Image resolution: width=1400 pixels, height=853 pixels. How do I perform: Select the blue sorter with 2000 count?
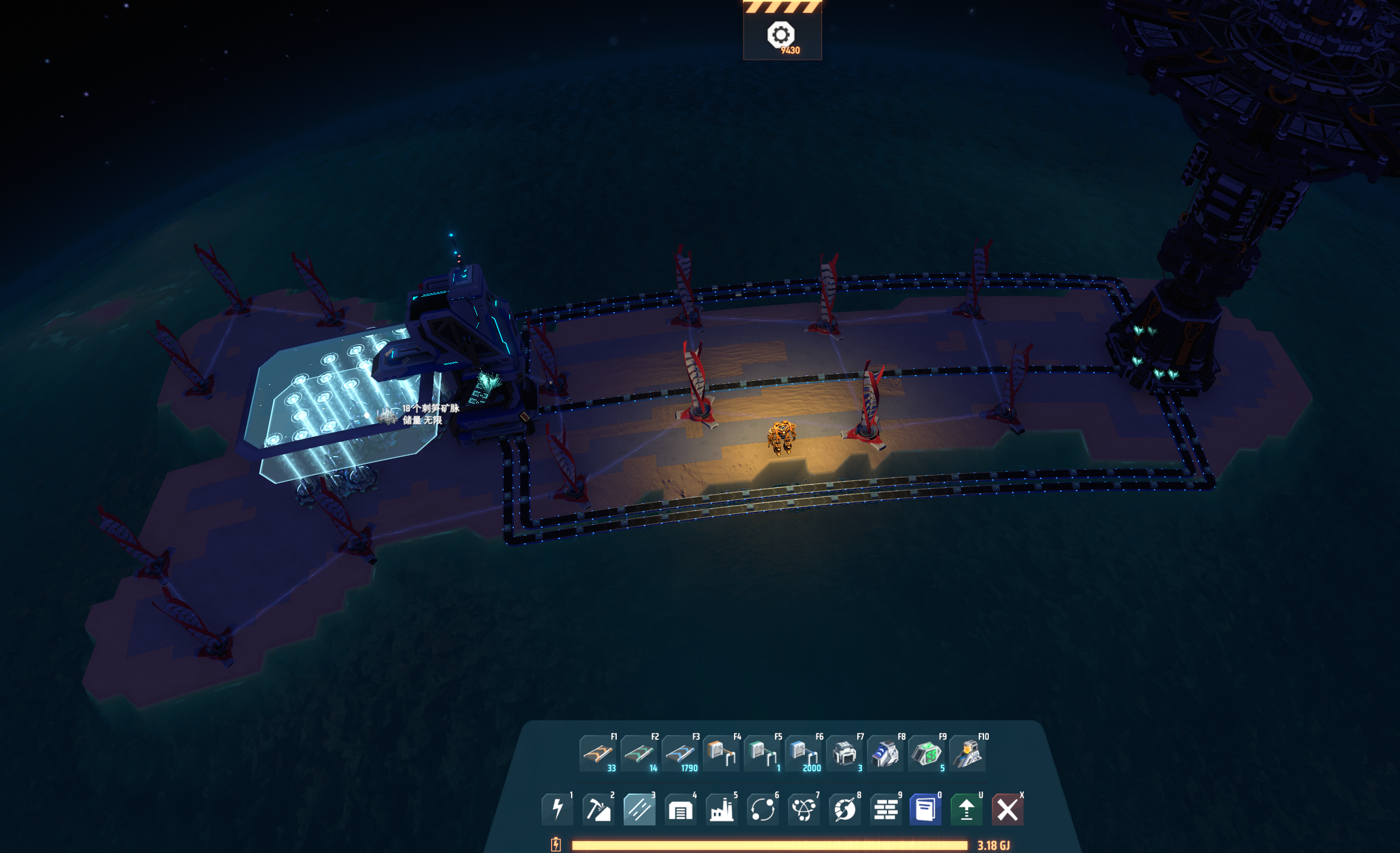pos(803,753)
